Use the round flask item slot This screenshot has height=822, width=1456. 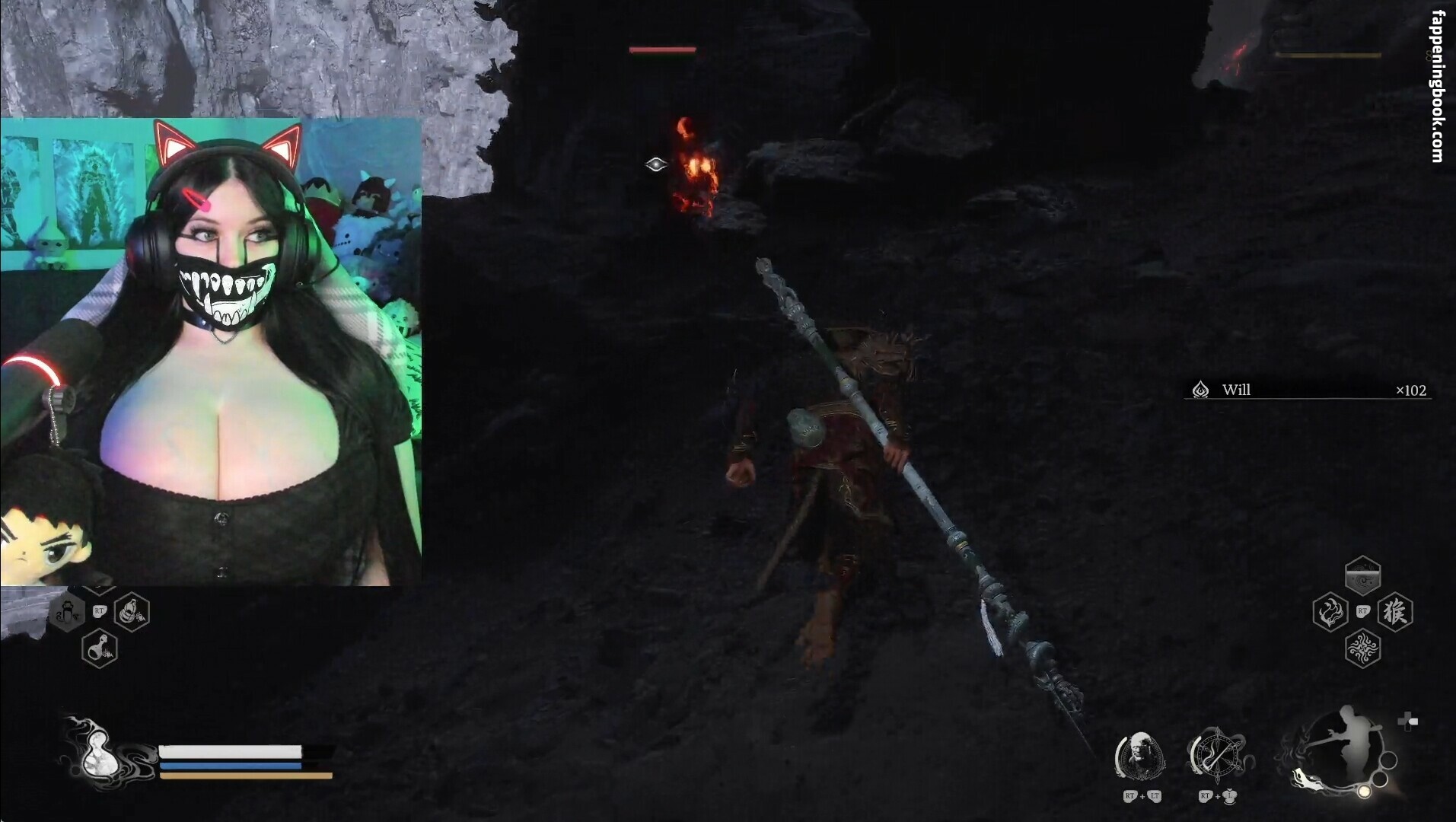click(100, 648)
